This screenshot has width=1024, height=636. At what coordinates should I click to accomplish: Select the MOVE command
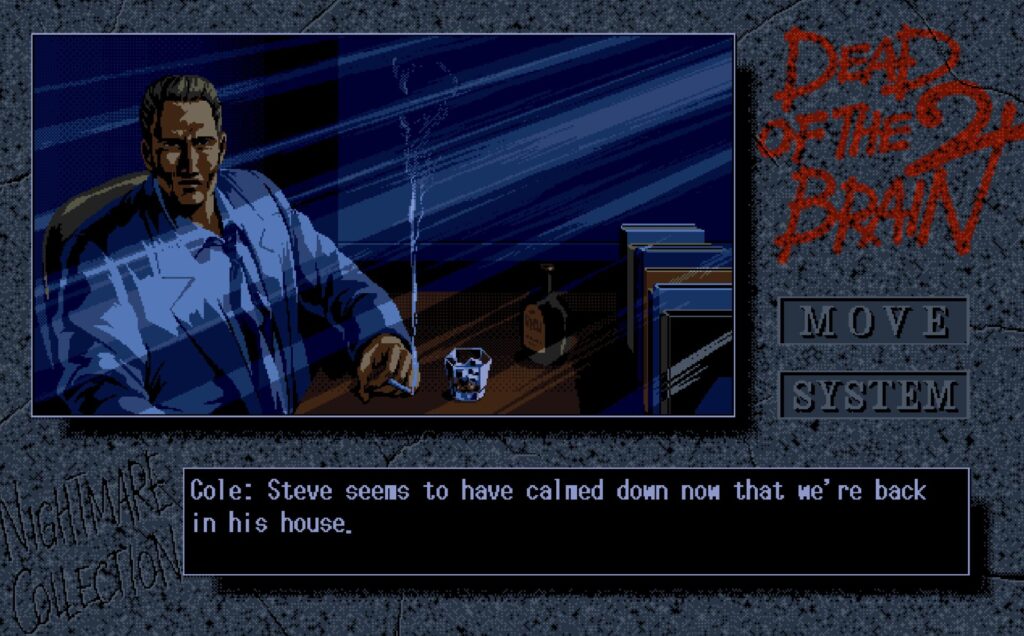click(x=874, y=321)
